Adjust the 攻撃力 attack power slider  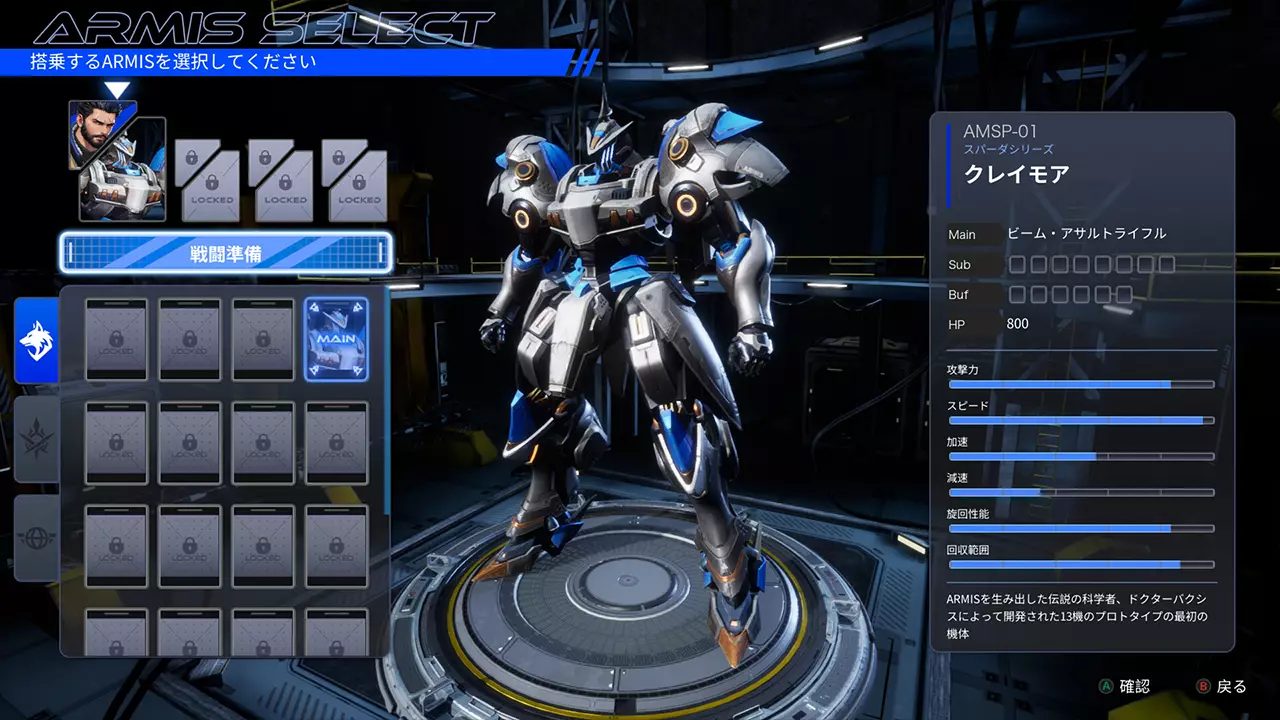point(1080,384)
